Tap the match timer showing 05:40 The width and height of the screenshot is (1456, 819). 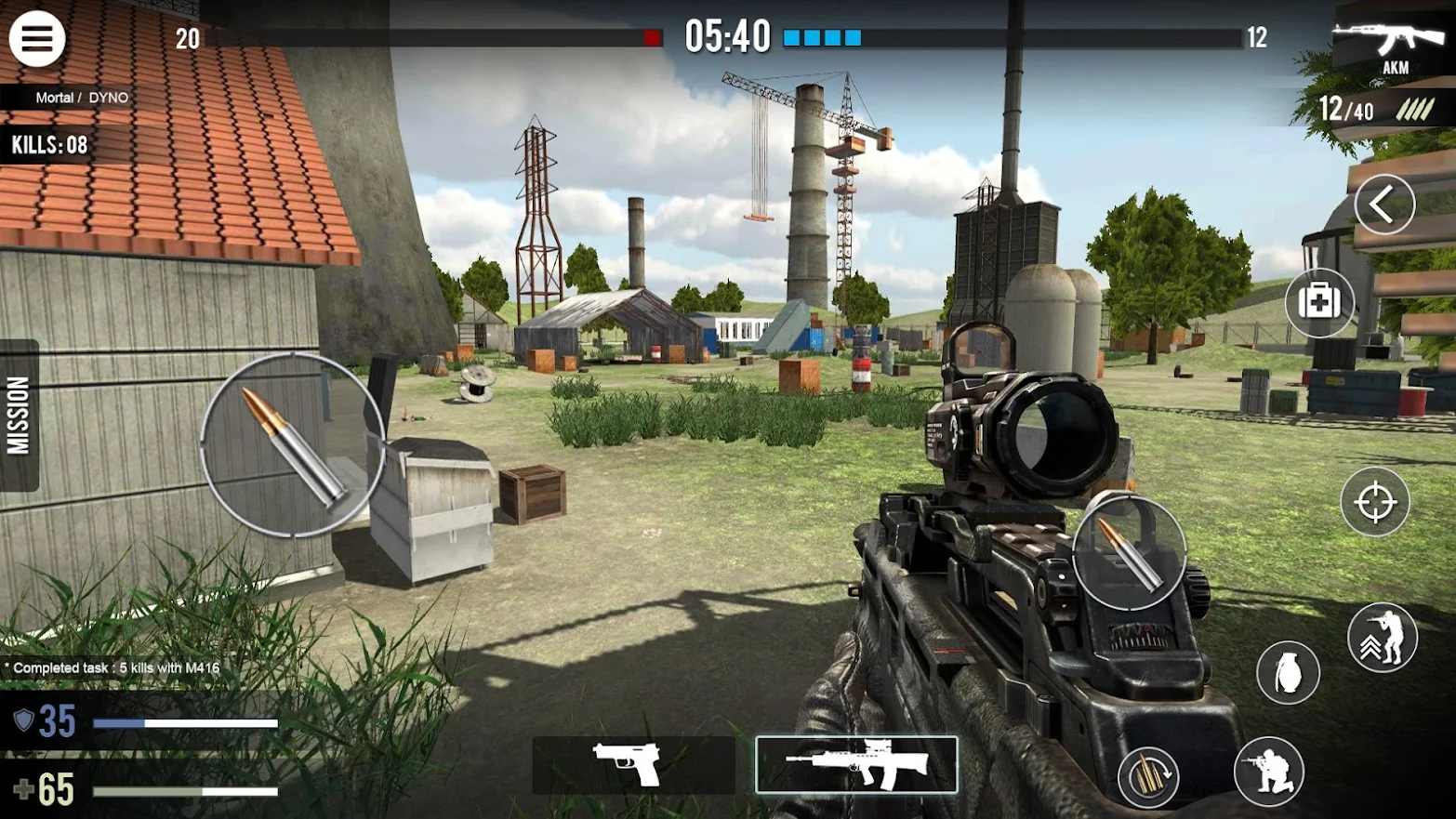click(x=727, y=35)
